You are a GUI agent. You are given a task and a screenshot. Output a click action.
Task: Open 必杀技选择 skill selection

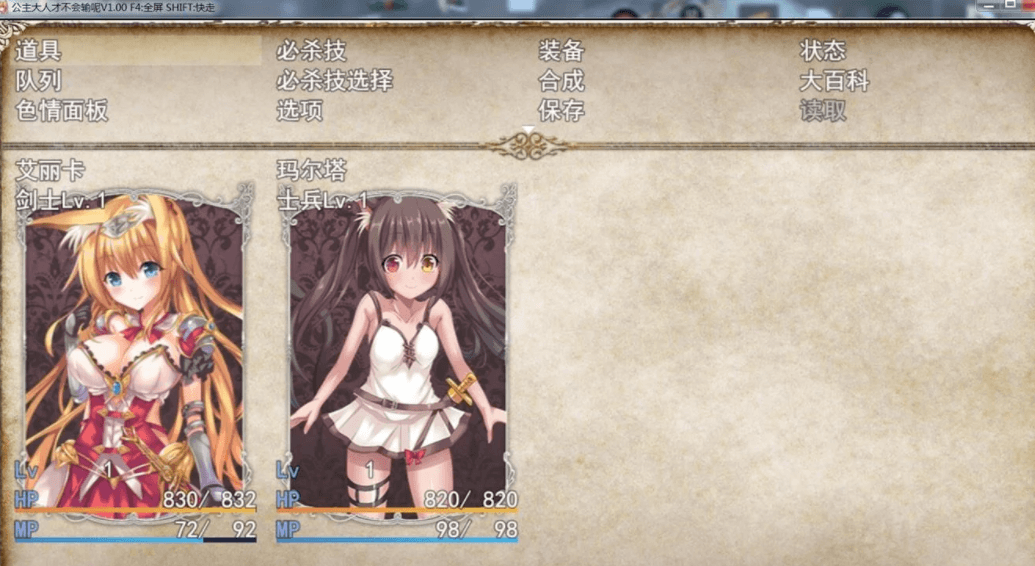point(335,81)
